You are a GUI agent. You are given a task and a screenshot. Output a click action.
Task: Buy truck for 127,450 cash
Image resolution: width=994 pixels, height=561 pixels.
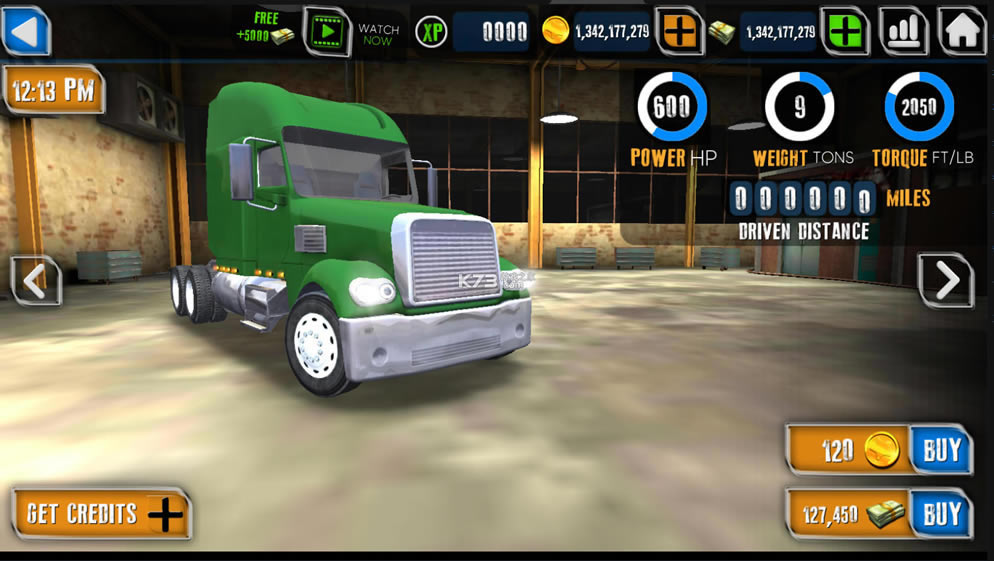click(941, 514)
